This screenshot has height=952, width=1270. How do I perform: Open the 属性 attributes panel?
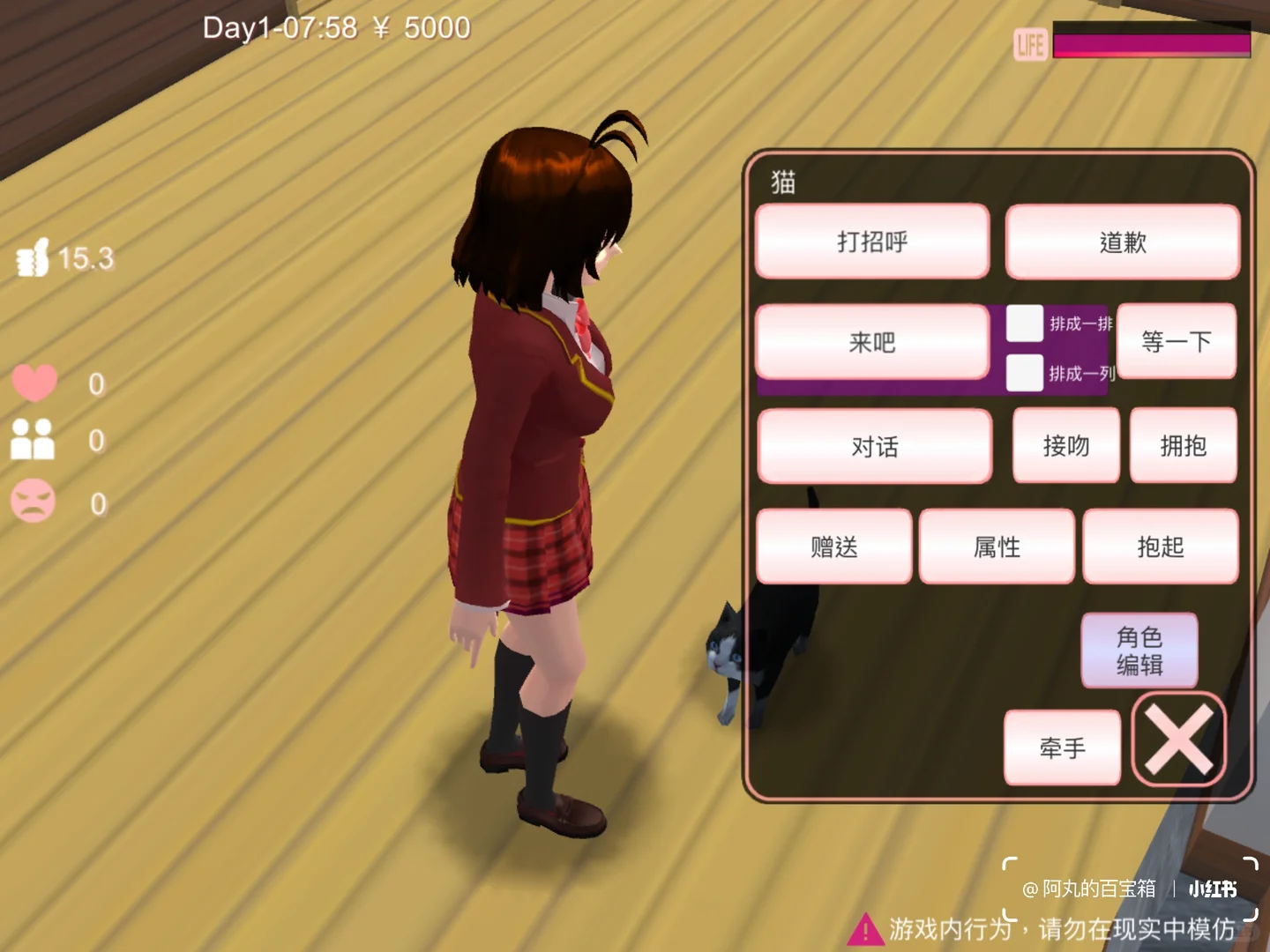[997, 547]
